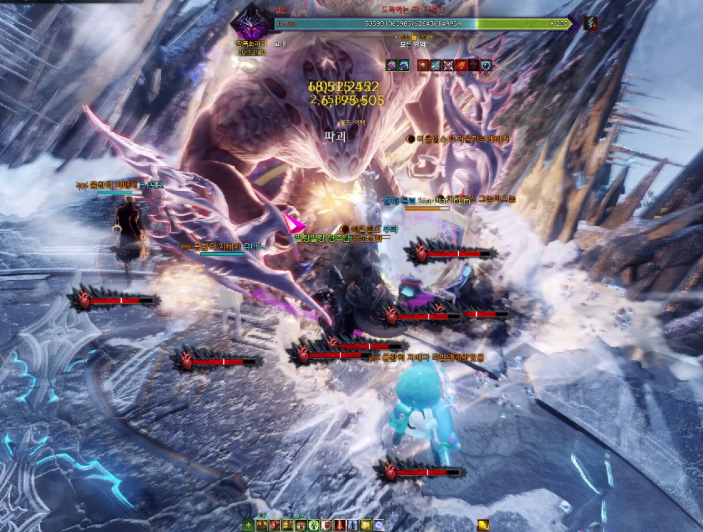Activate the green swirl hotbar skill

point(313,525)
